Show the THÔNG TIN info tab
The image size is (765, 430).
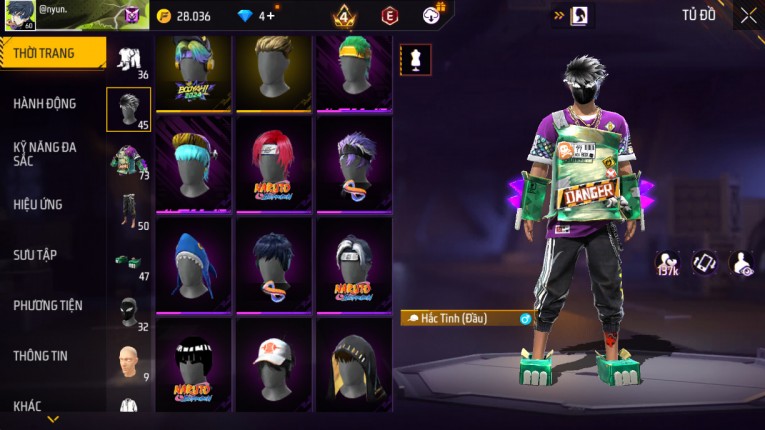point(40,355)
